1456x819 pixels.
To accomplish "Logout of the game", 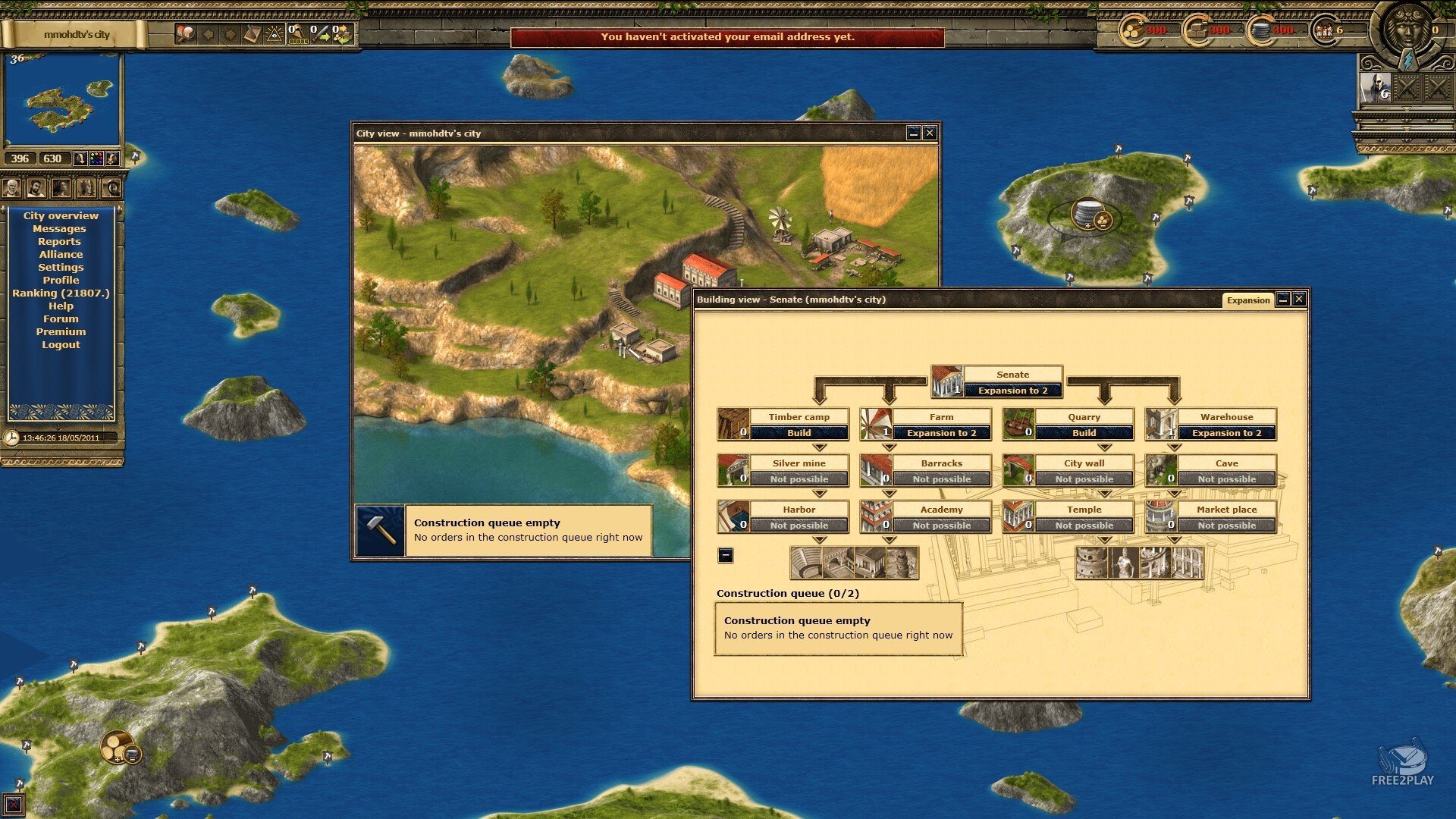I will (x=61, y=345).
